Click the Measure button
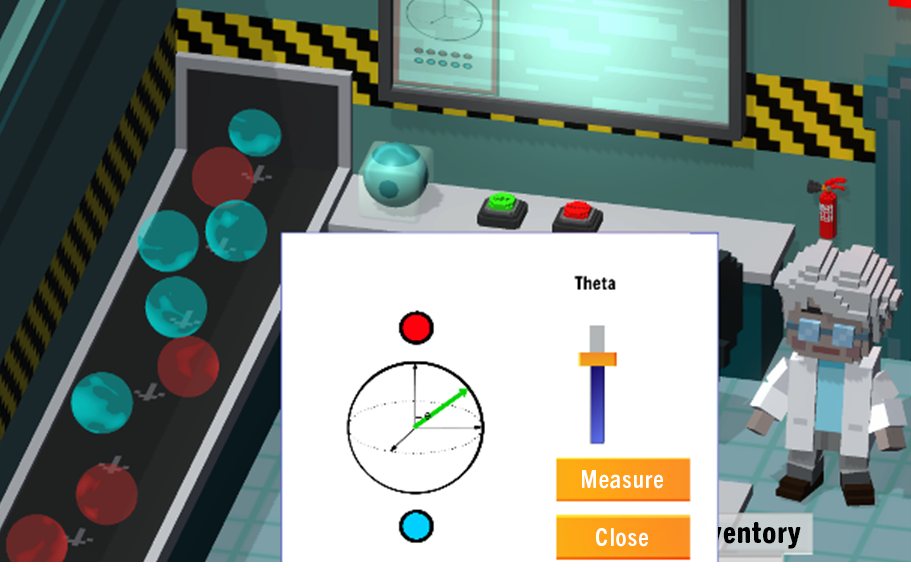Screen dimensions: 911x568 [x=622, y=480]
